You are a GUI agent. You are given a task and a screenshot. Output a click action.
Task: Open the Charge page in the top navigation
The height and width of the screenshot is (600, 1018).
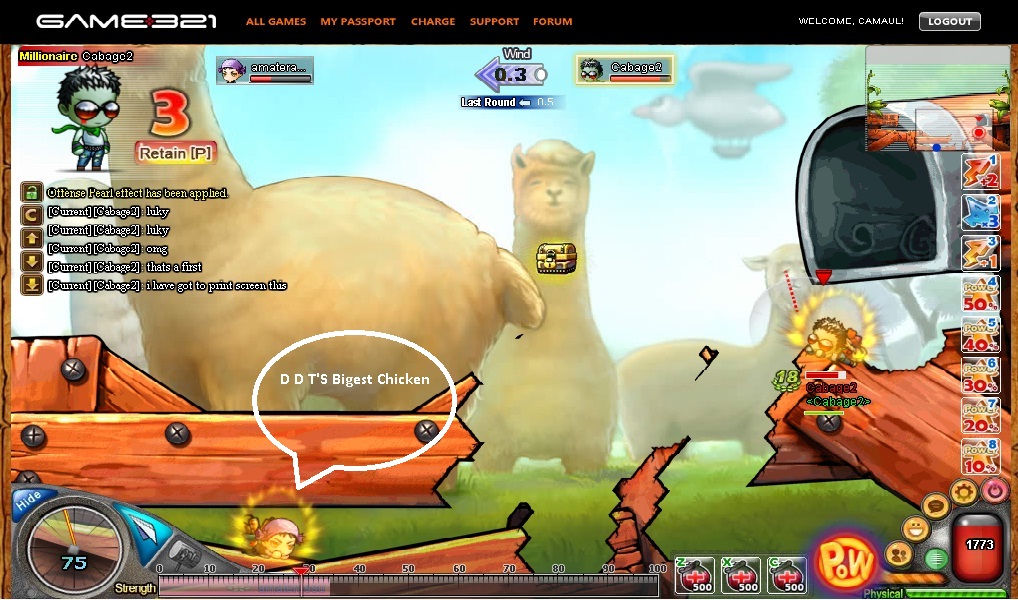click(433, 21)
